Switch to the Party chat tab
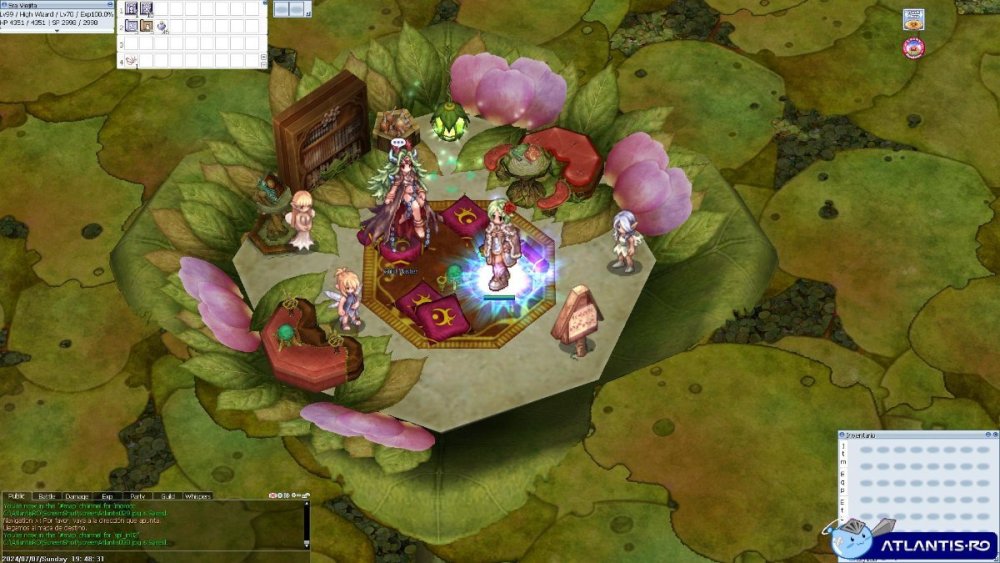The height and width of the screenshot is (563, 1000). 138,496
